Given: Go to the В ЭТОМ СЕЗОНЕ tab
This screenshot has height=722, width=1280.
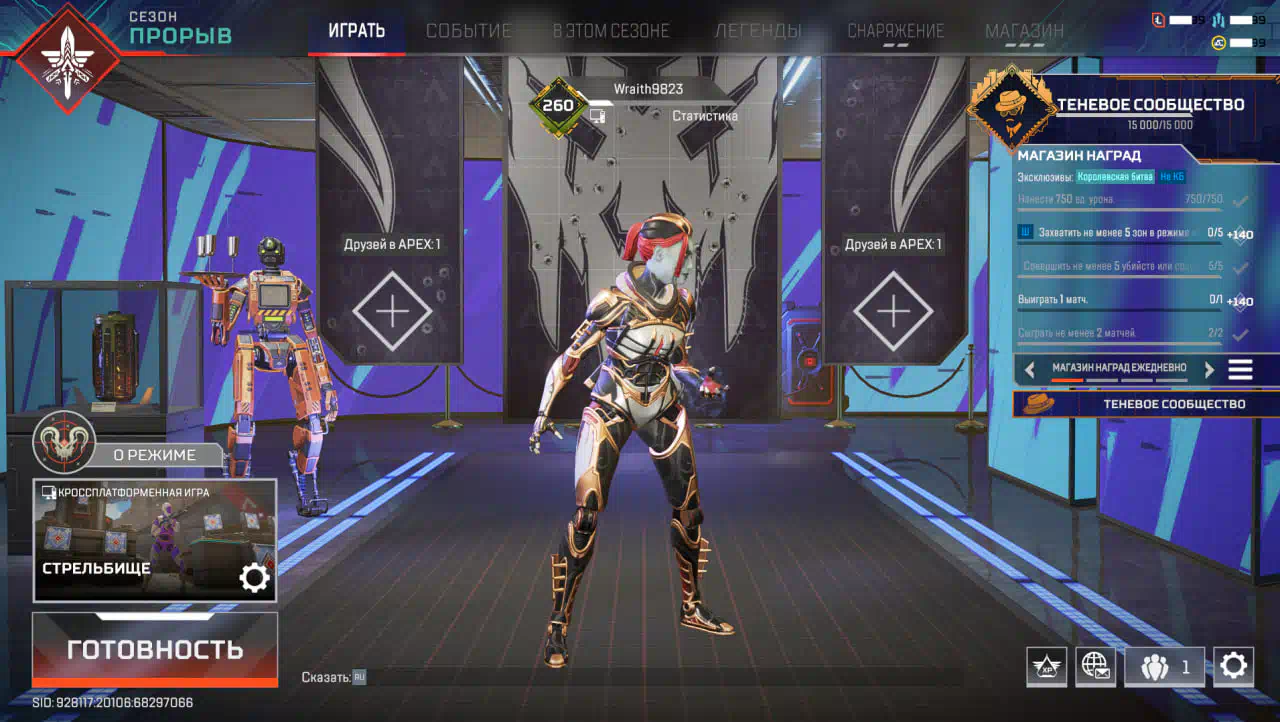Looking at the screenshot, I should [x=611, y=31].
